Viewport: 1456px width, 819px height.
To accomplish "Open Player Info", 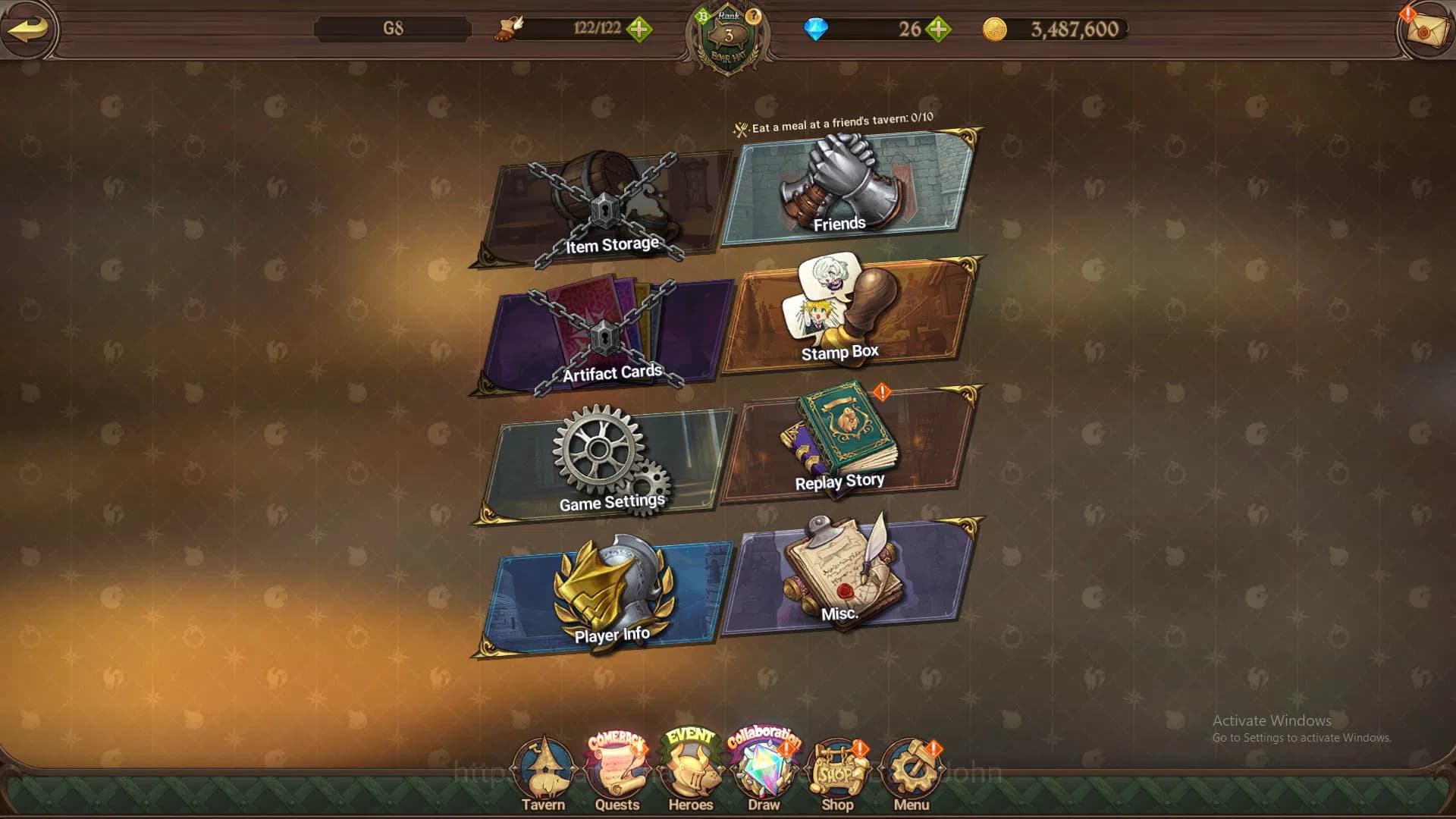I will tap(605, 591).
